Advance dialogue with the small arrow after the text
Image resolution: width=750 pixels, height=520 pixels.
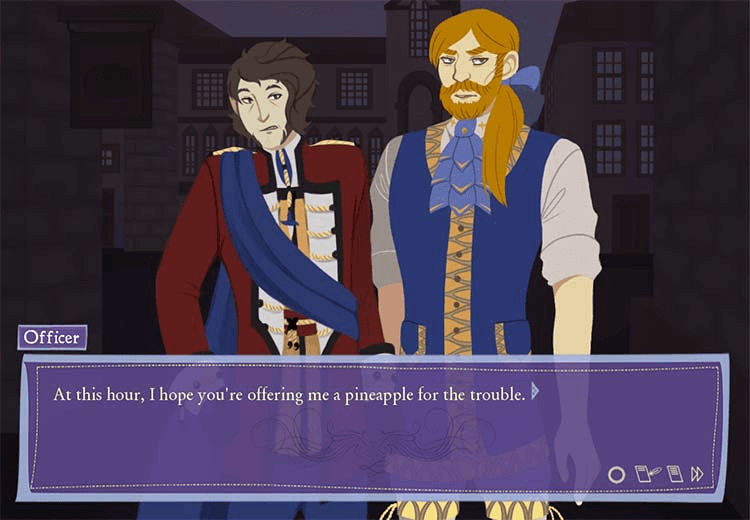click(535, 391)
